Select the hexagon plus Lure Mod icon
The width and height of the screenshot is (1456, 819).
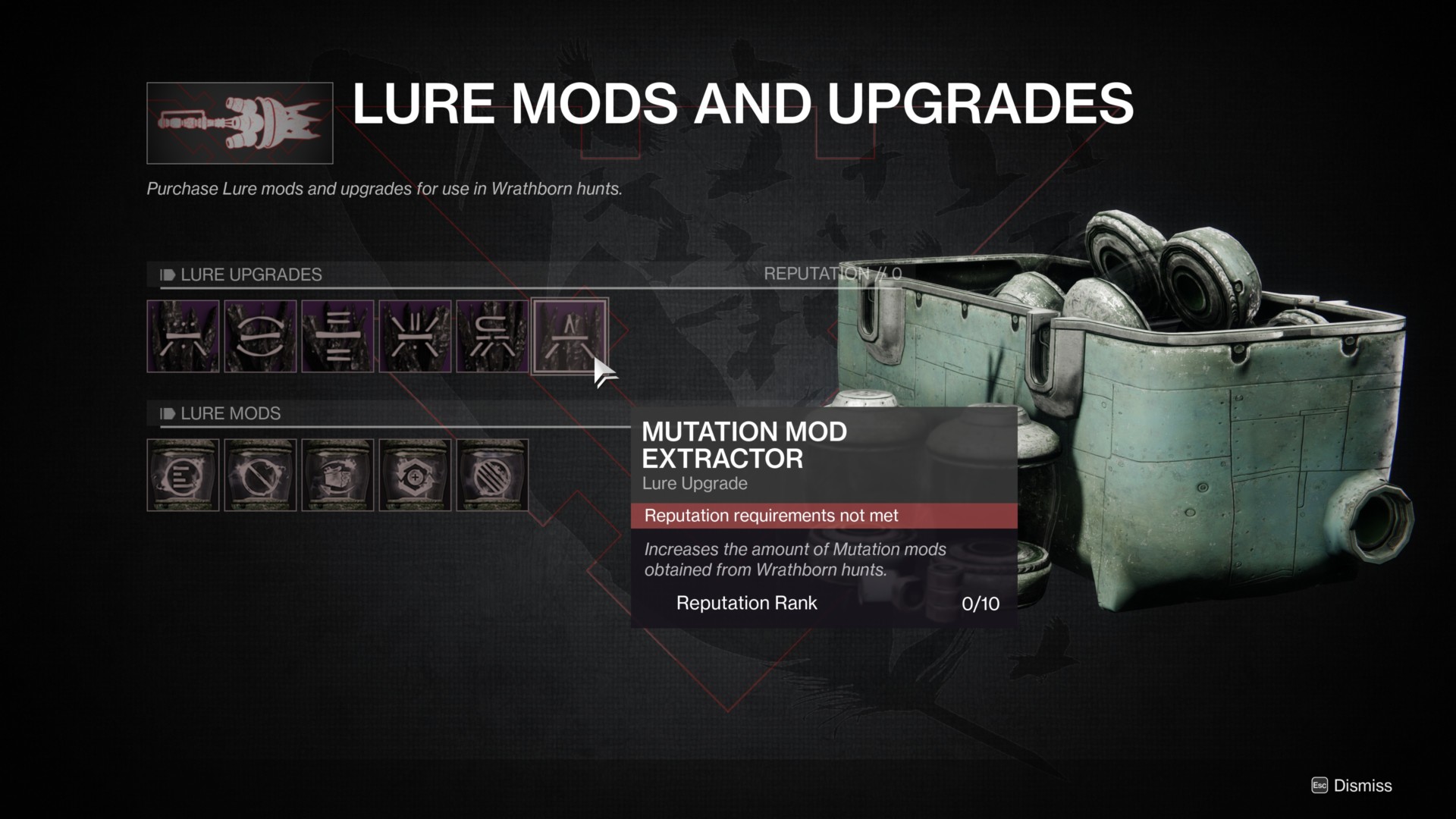tap(414, 475)
